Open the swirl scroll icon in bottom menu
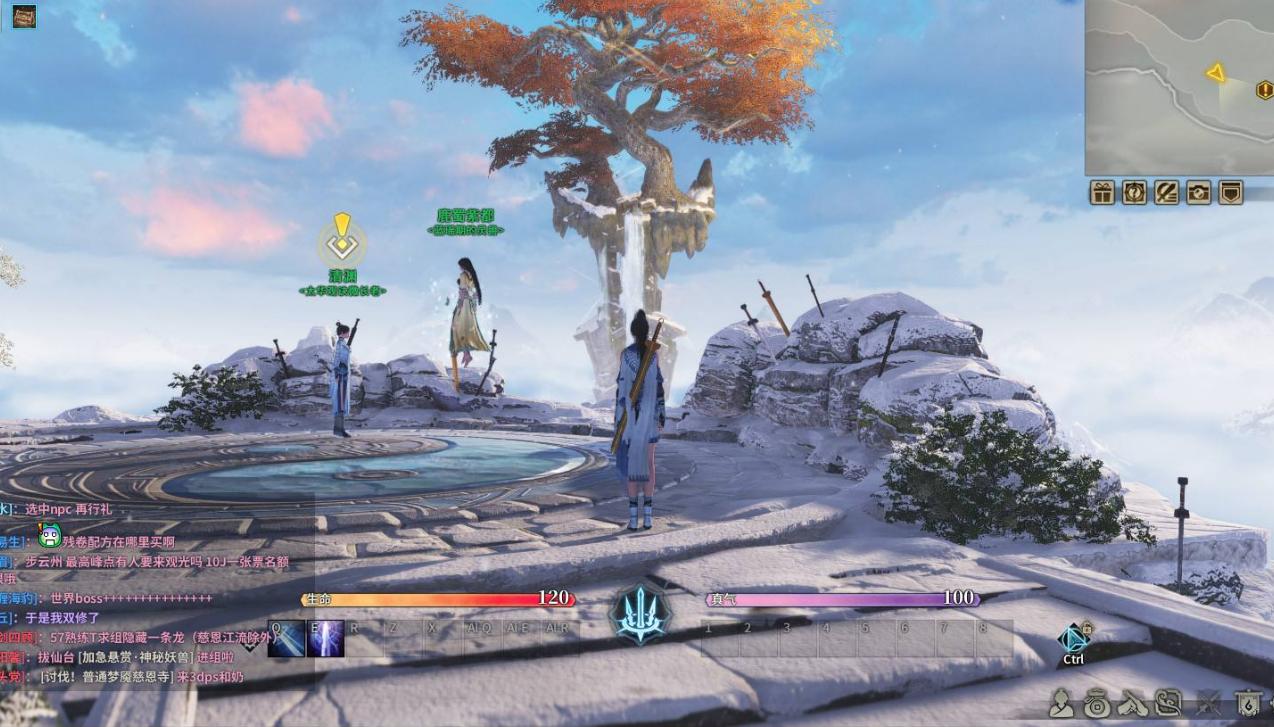The width and height of the screenshot is (1274, 727). click(x=1169, y=704)
